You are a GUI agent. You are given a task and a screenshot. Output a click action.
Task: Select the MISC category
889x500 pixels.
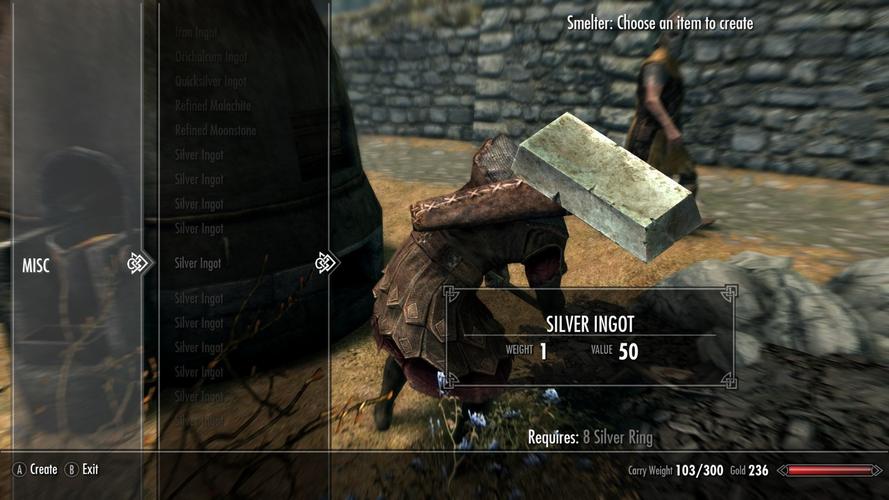pos(36,265)
